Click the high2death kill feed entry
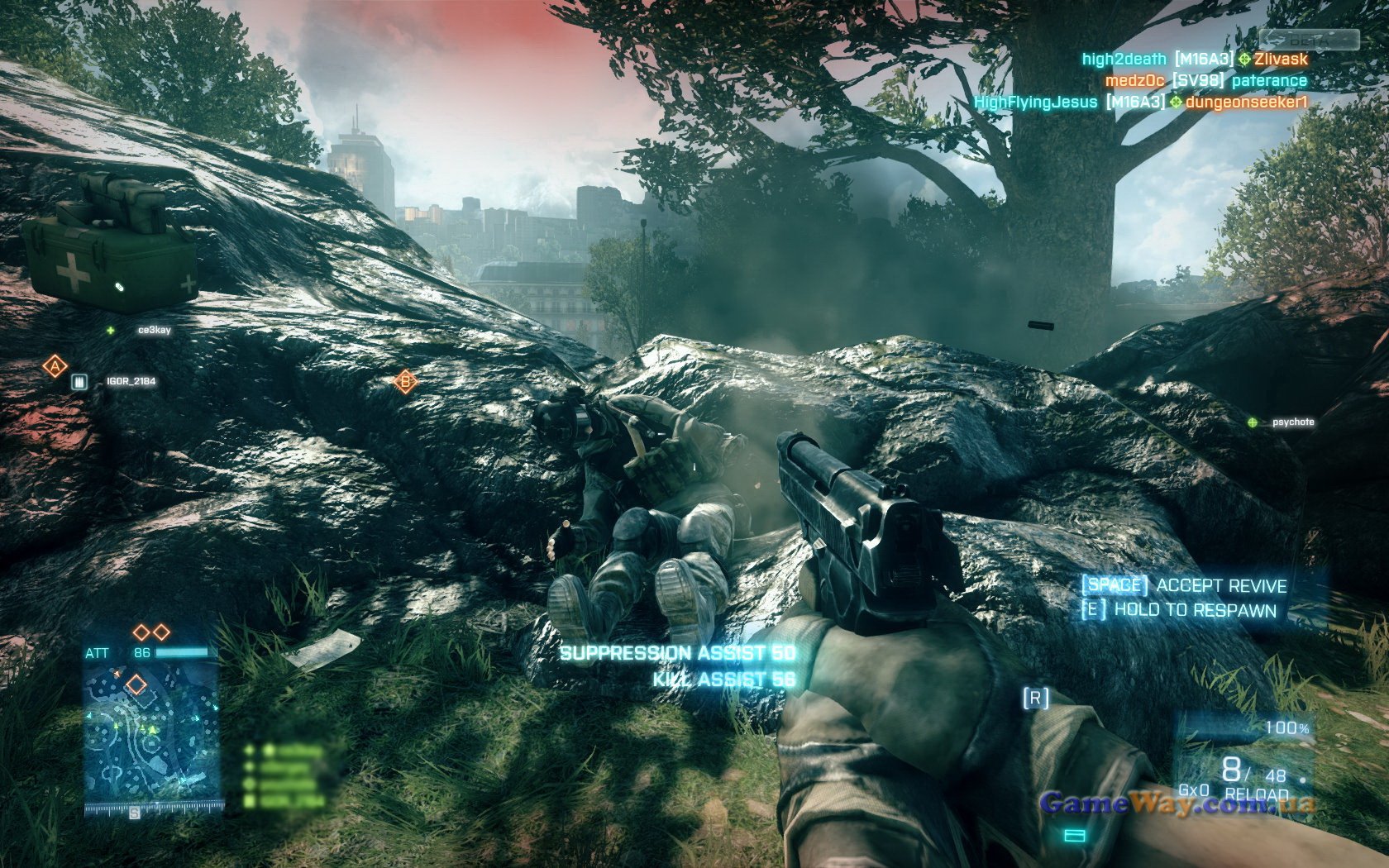The image size is (1389, 868). pos(1195,59)
